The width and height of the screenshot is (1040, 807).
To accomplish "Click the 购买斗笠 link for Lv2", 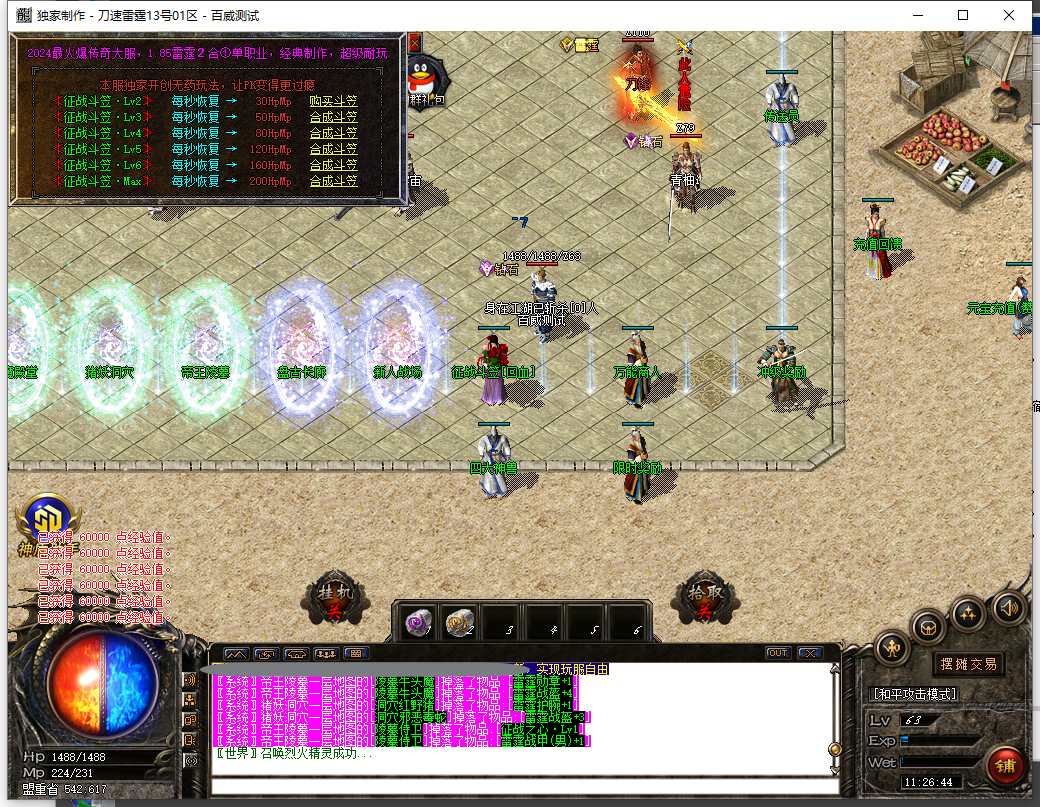I will point(333,101).
